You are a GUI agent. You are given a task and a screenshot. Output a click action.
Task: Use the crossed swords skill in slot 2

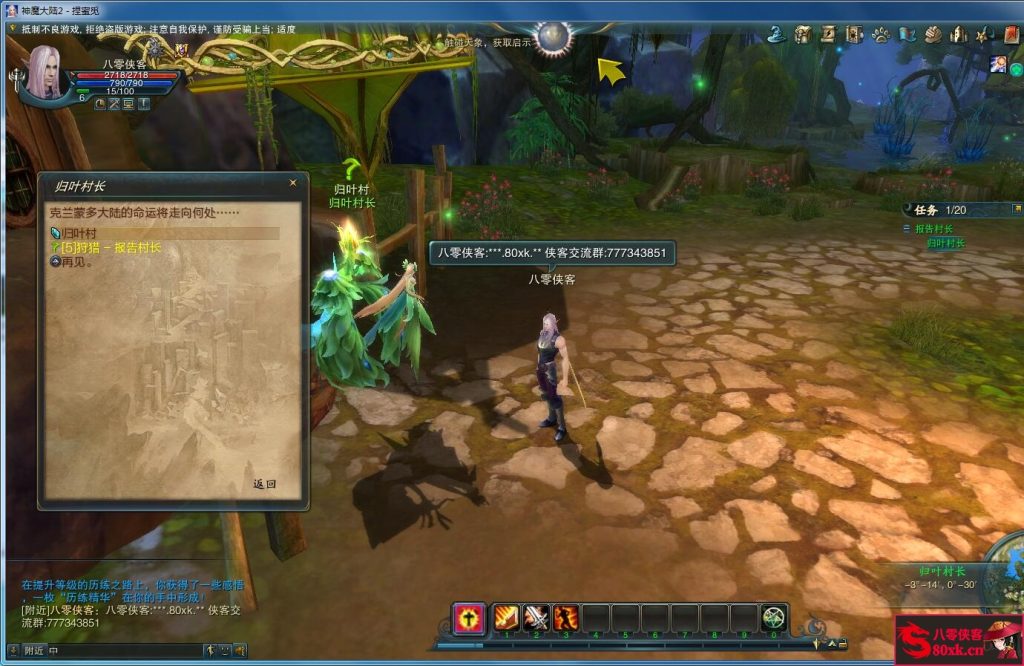537,618
